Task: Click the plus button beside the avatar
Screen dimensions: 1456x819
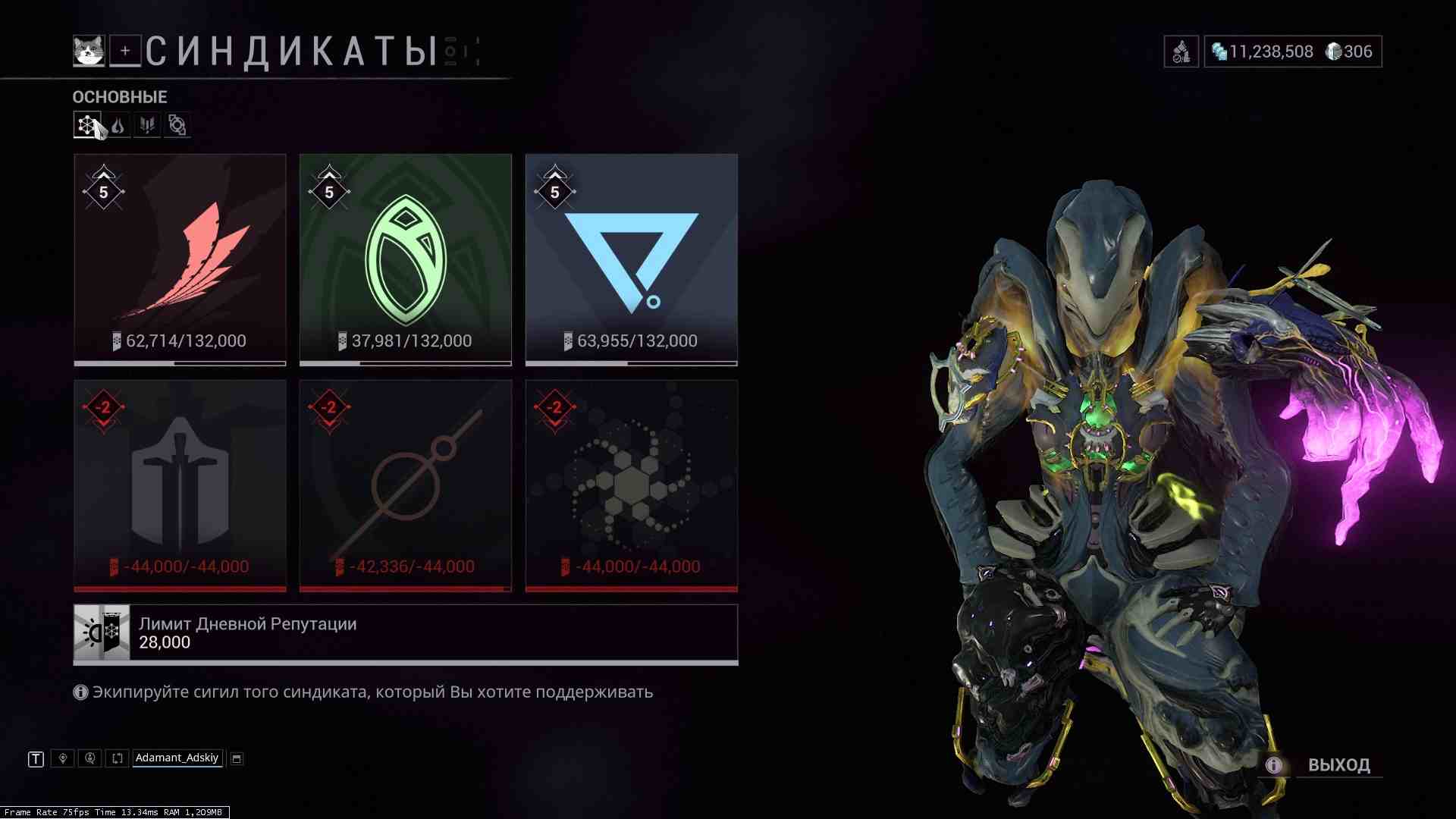Action: pyautogui.click(x=125, y=51)
